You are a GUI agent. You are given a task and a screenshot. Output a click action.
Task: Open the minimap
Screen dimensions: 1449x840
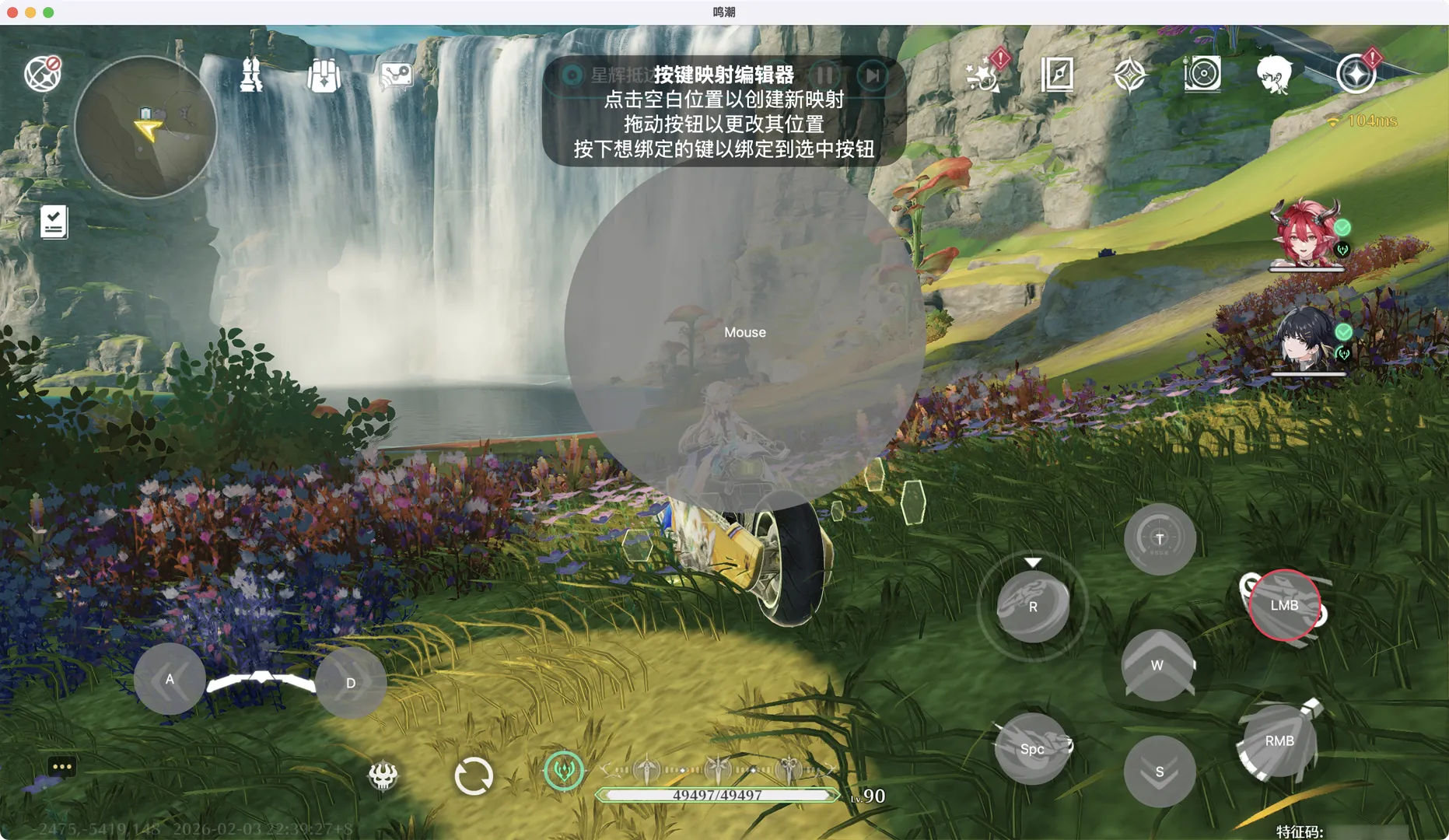(145, 127)
